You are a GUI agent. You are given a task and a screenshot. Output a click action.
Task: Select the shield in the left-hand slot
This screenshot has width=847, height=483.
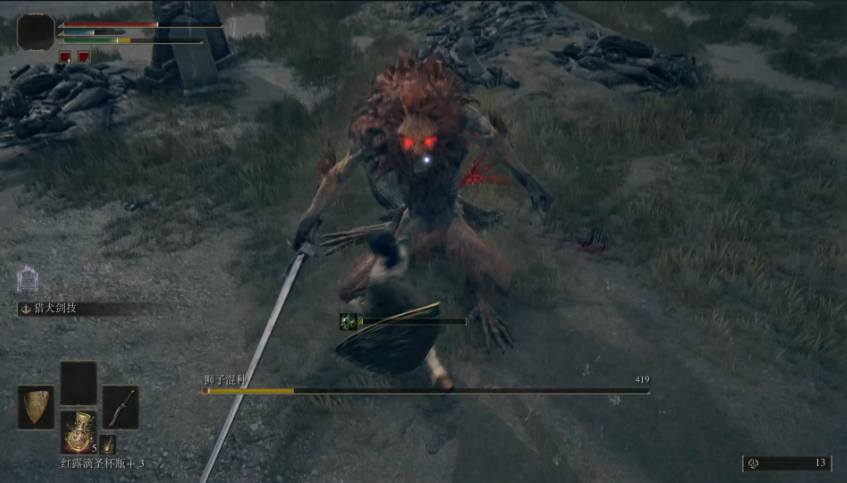click(x=36, y=407)
